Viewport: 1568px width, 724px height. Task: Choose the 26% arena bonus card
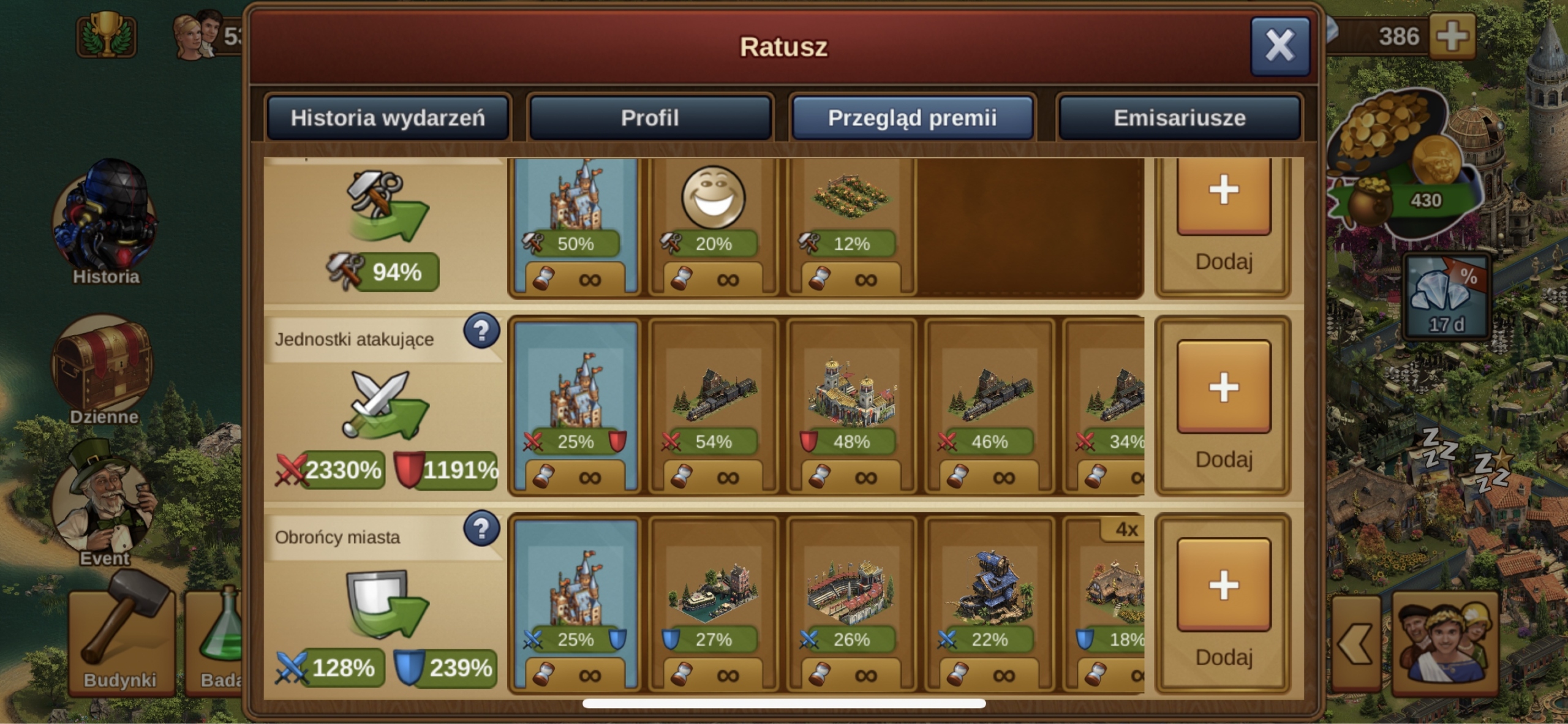pyautogui.click(x=851, y=603)
